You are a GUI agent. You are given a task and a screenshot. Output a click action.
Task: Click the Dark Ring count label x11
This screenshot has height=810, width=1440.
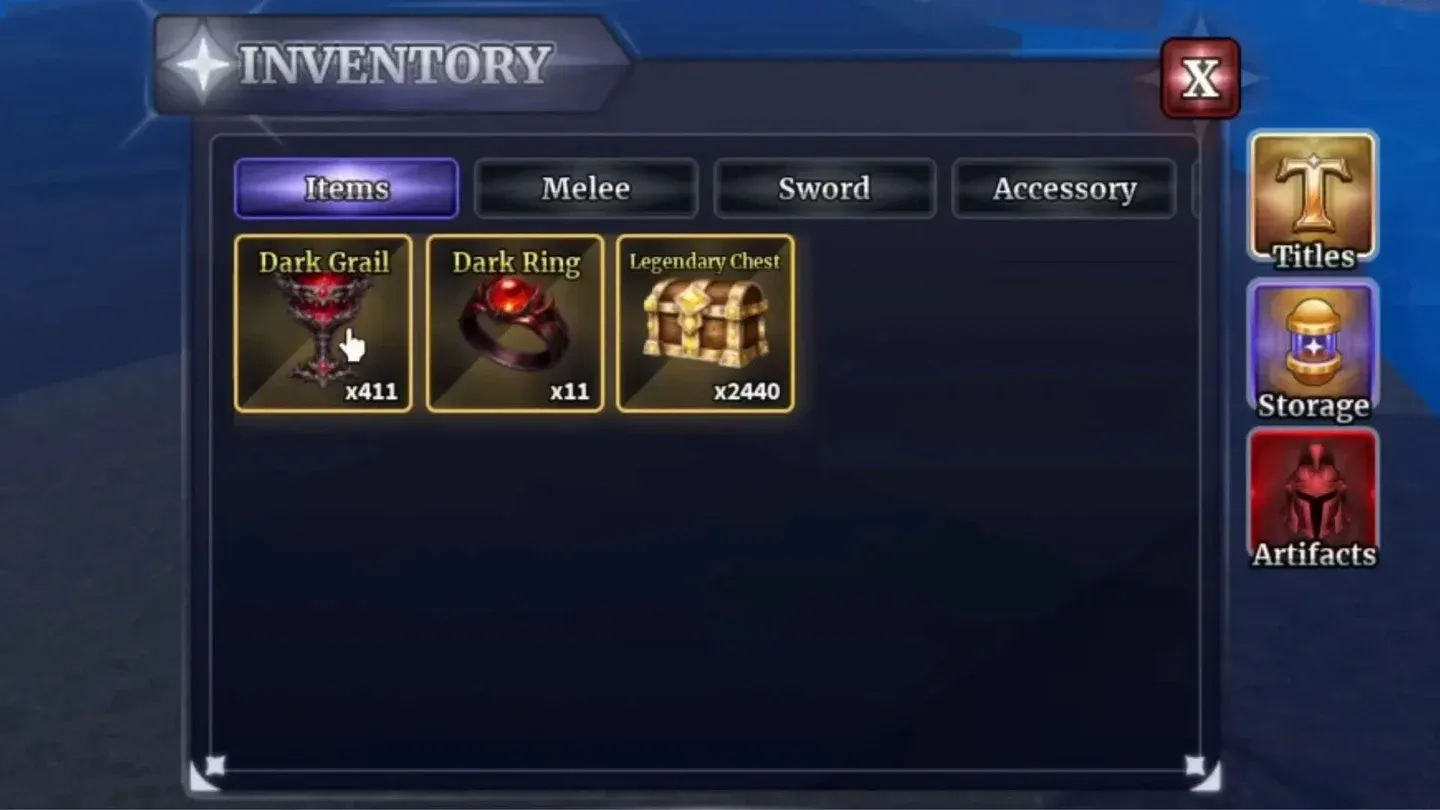click(570, 392)
